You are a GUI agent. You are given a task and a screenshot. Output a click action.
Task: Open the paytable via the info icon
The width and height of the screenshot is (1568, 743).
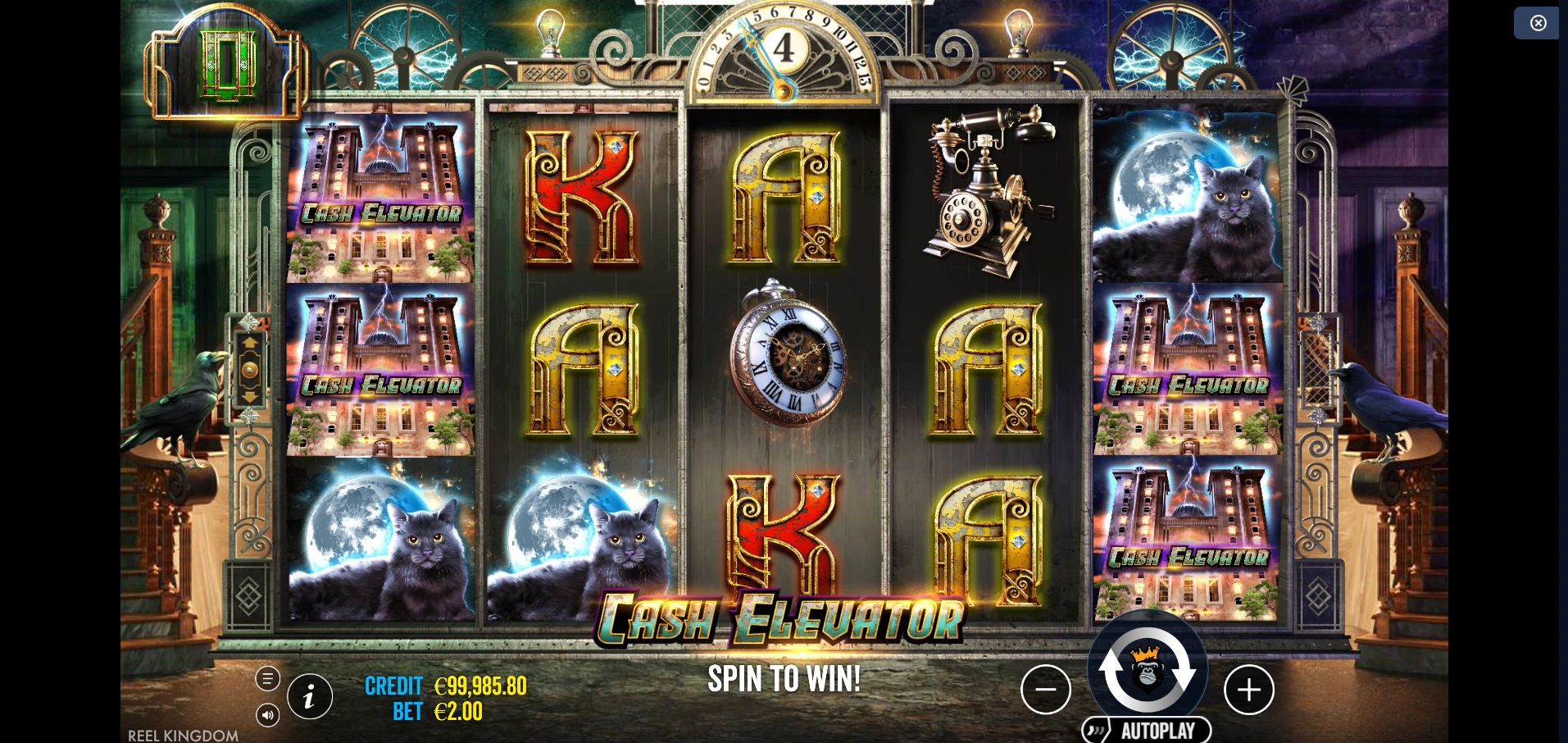(309, 696)
